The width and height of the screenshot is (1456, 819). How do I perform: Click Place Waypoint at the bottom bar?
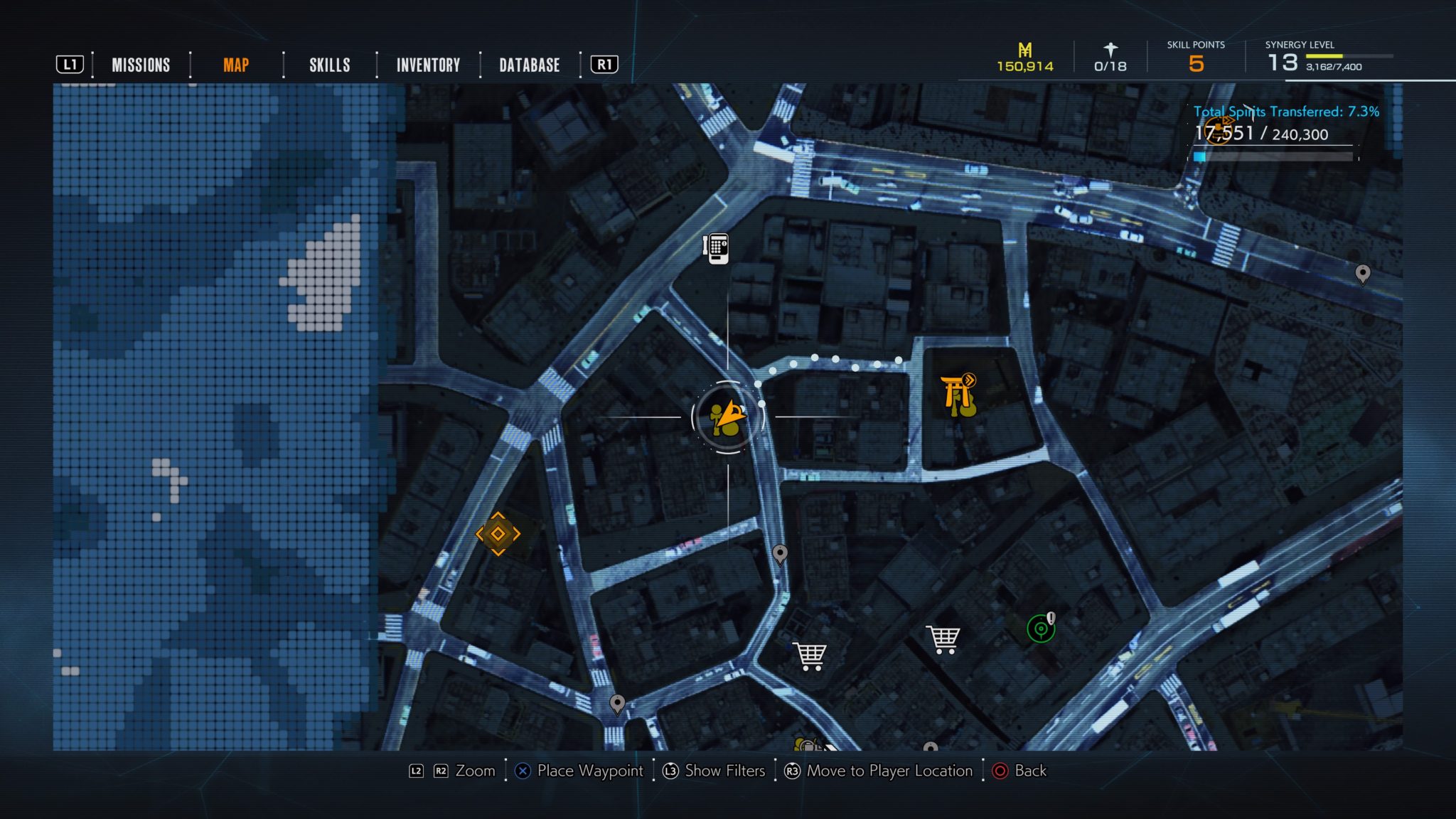591,771
